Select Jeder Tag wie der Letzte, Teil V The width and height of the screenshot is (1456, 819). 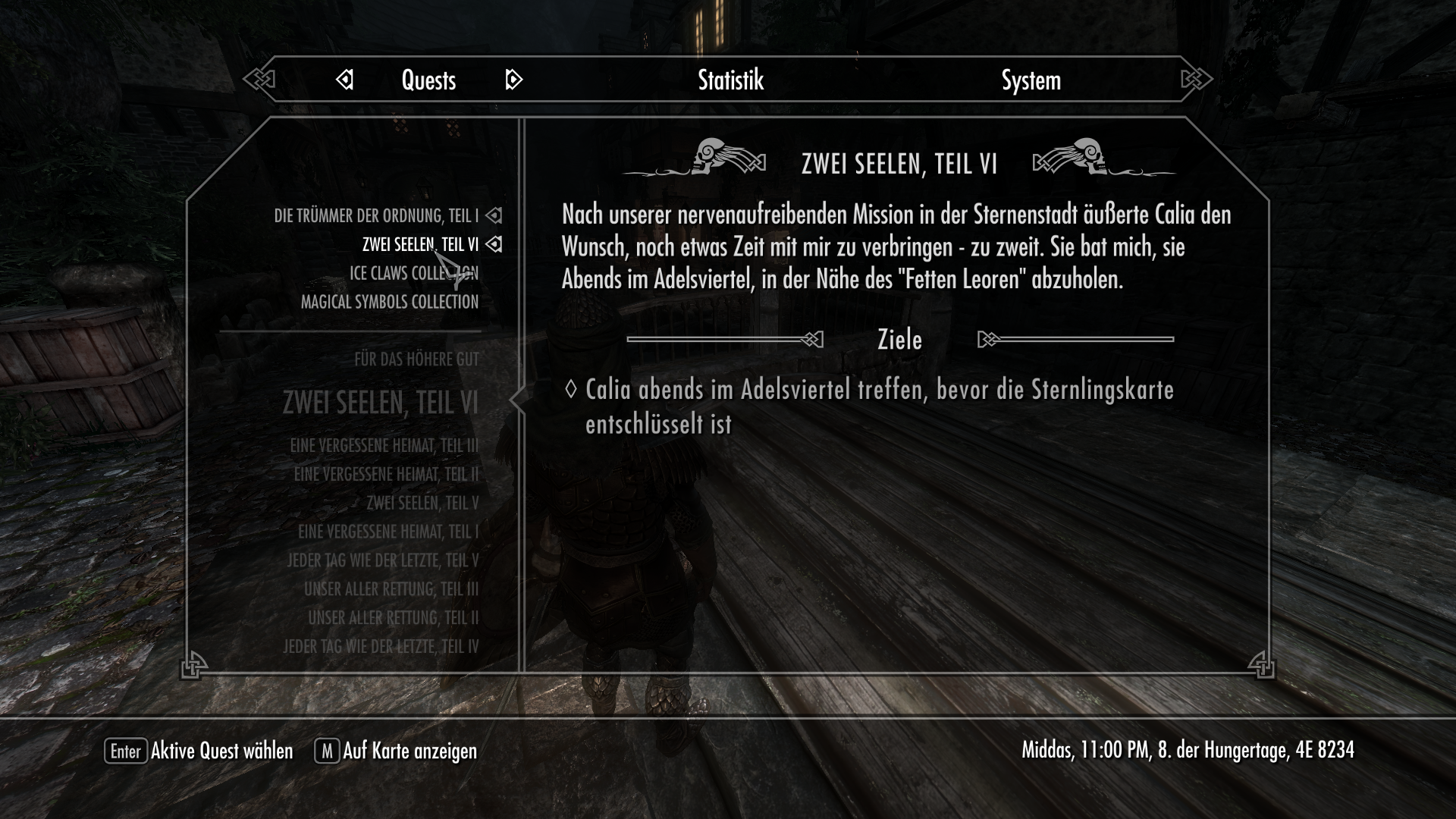coord(383,561)
